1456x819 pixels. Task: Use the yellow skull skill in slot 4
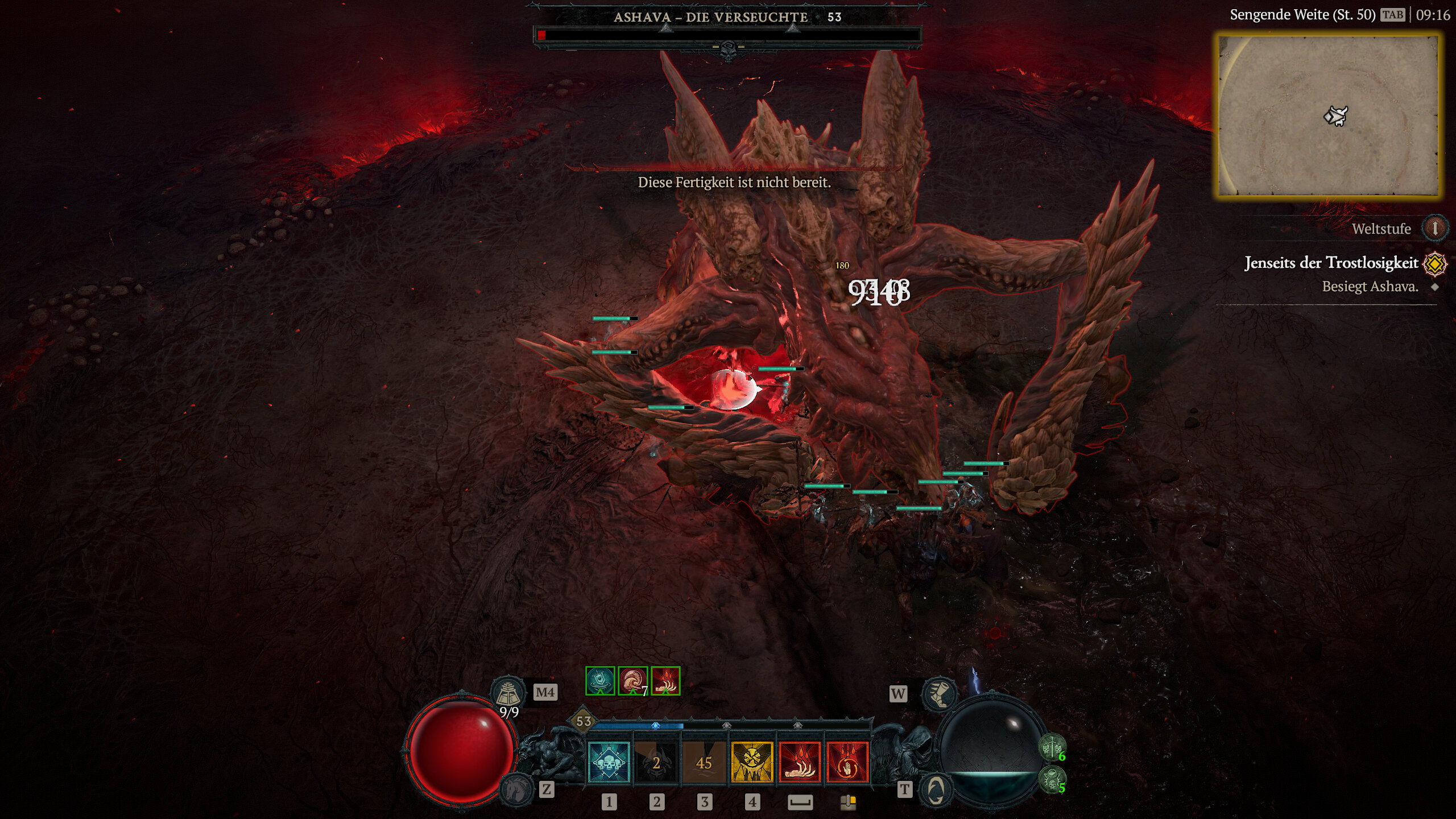tap(752, 763)
